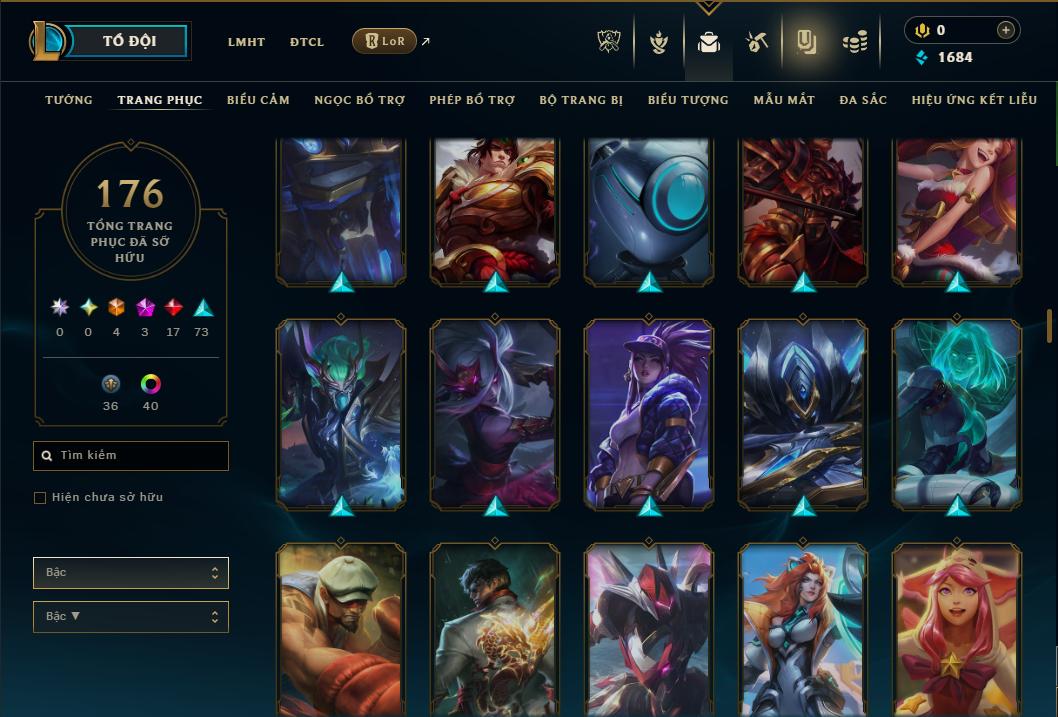Click the TỔ ĐỘI party button

(130, 41)
